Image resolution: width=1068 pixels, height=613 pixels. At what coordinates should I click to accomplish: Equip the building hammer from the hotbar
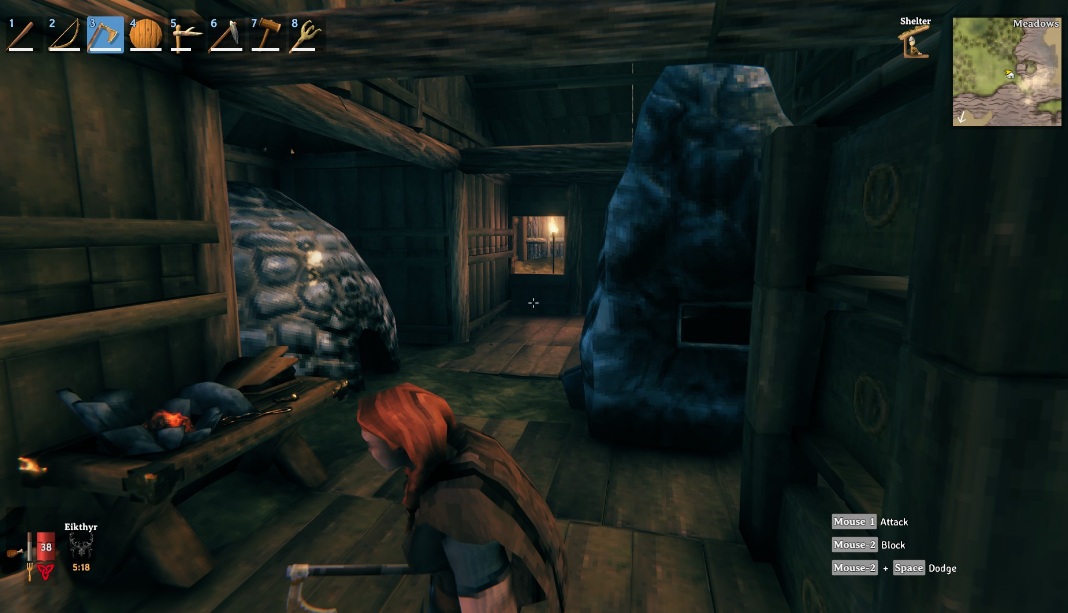point(267,35)
